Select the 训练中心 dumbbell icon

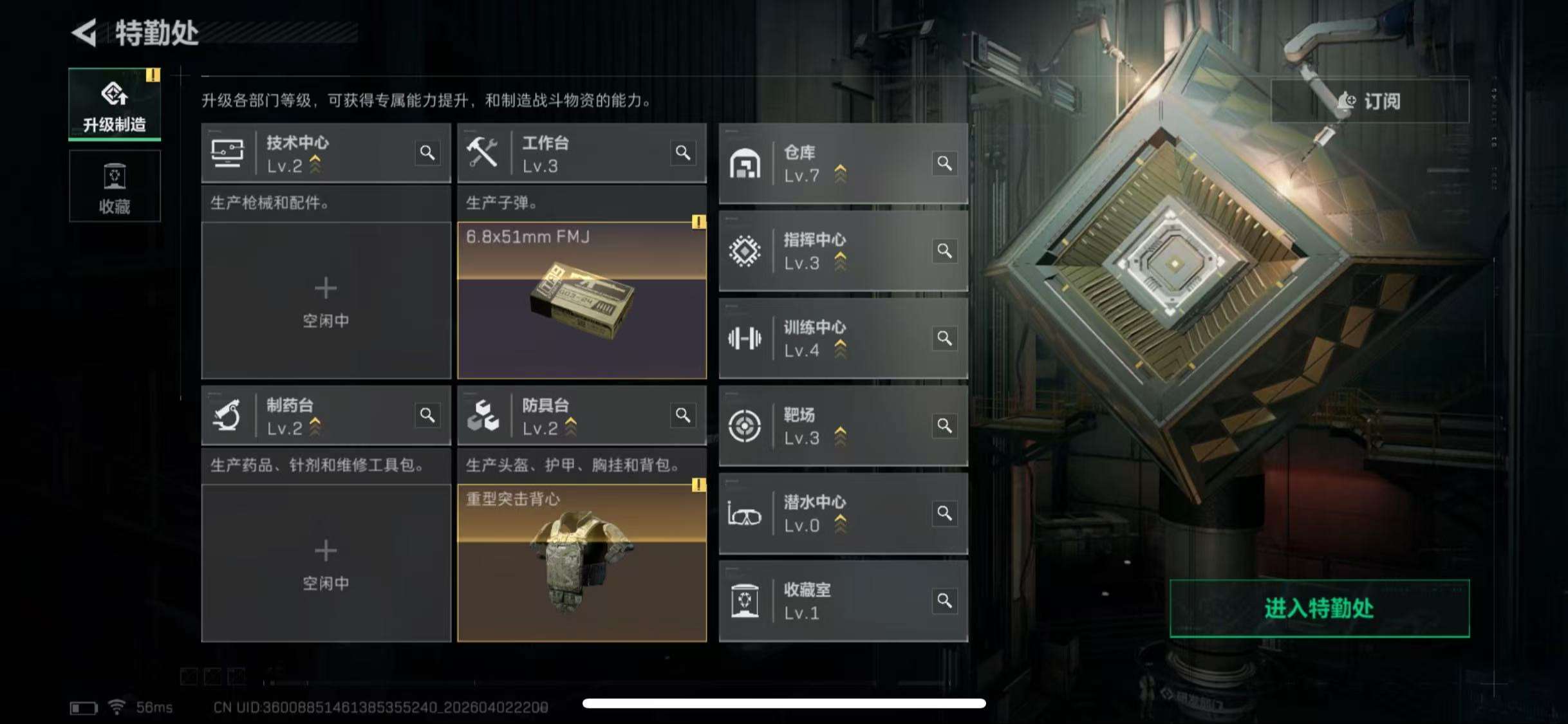(747, 339)
